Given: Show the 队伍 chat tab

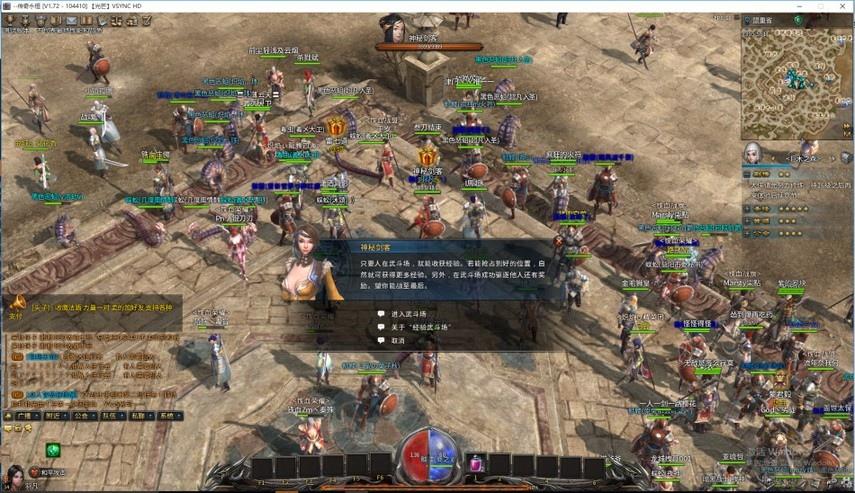Looking at the screenshot, I should point(113,415).
